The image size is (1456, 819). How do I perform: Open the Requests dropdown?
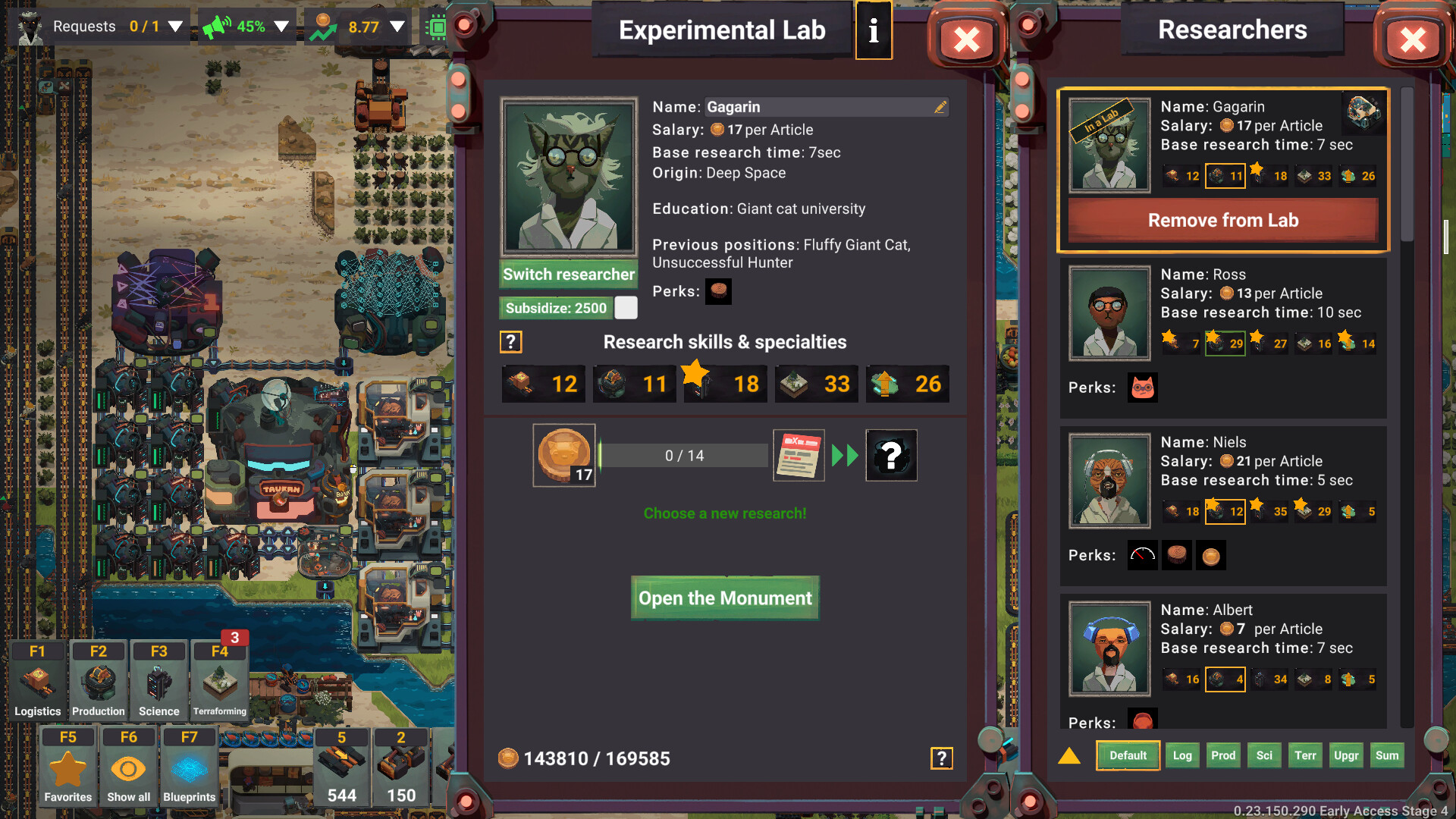pyautogui.click(x=175, y=25)
